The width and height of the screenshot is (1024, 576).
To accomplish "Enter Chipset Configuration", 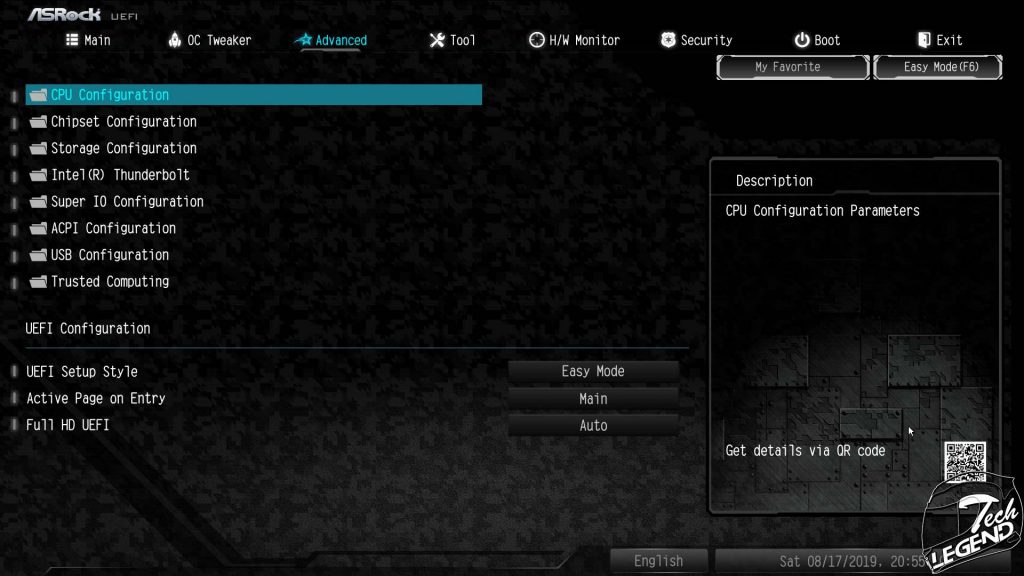I will pos(123,122).
